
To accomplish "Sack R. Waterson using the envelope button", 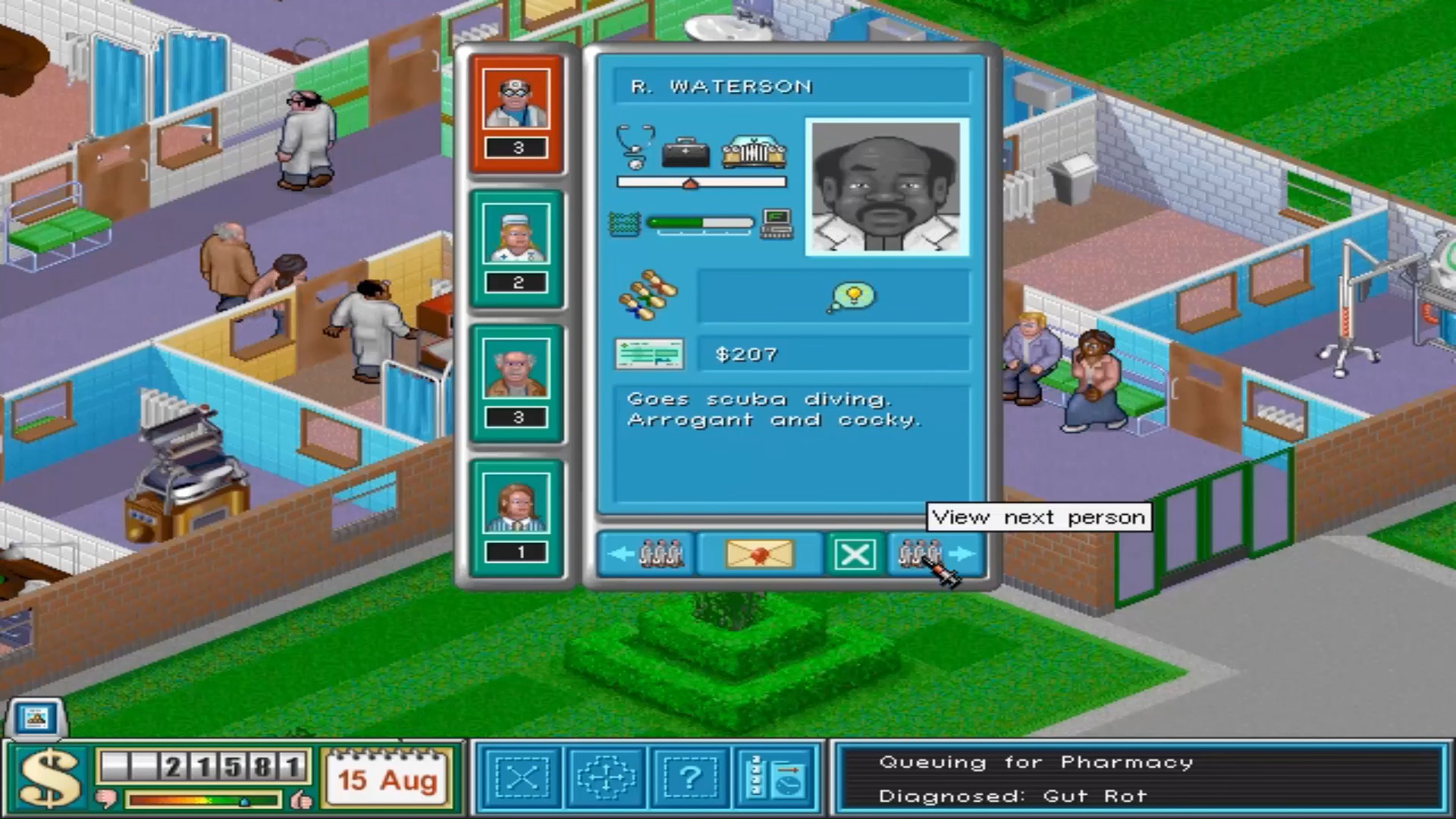I will click(761, 554).
